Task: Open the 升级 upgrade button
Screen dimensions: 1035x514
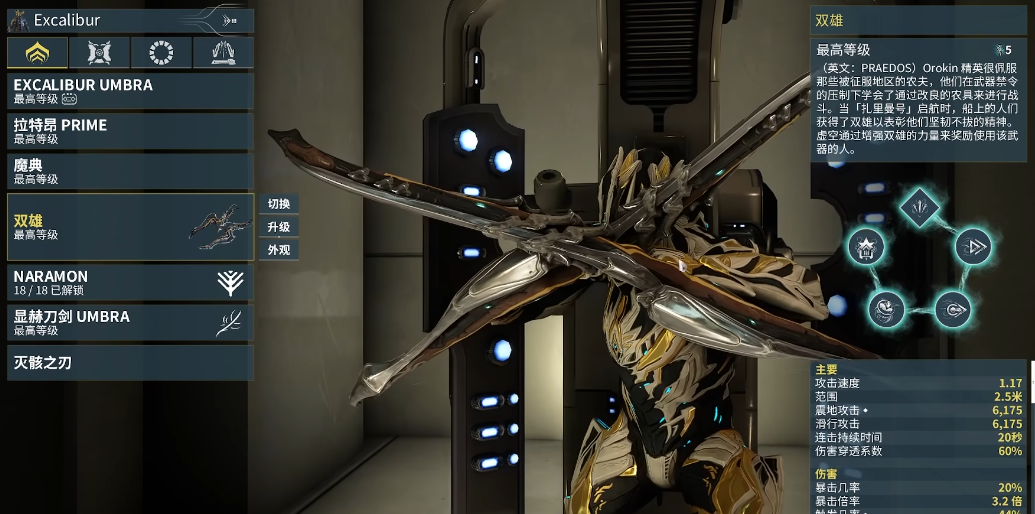Action: (279, 227)
